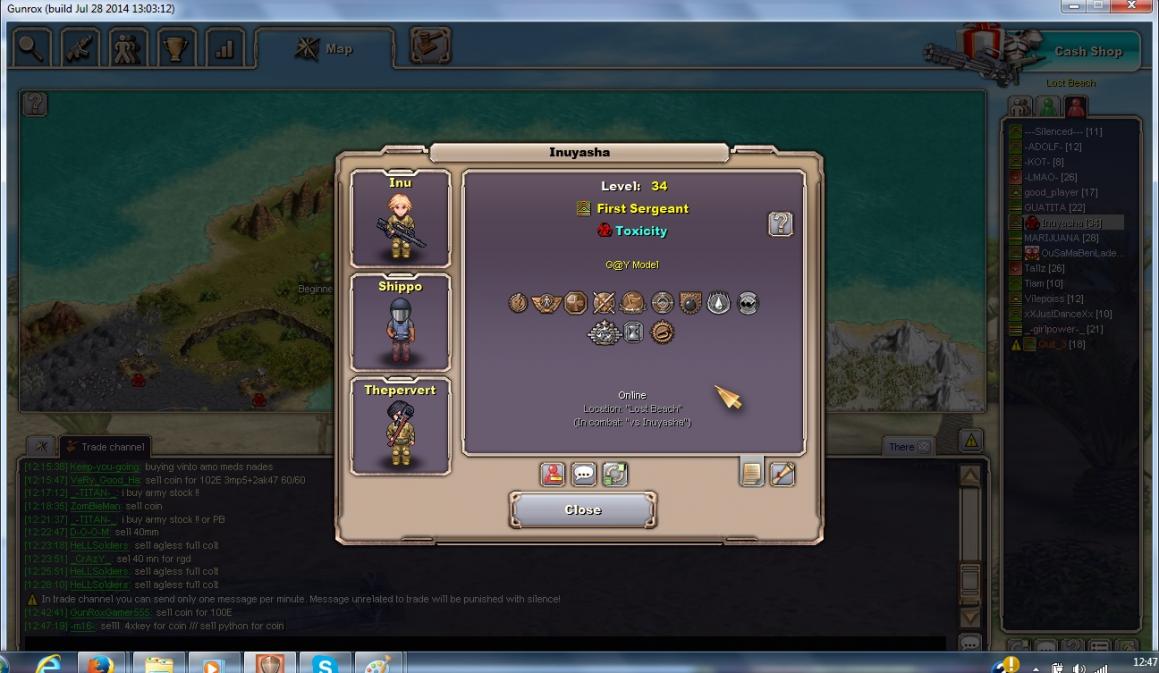Click the red add-friend icon button
Image resolution: width=1159 pixels, height=673 pixels.
click(552, 474)
